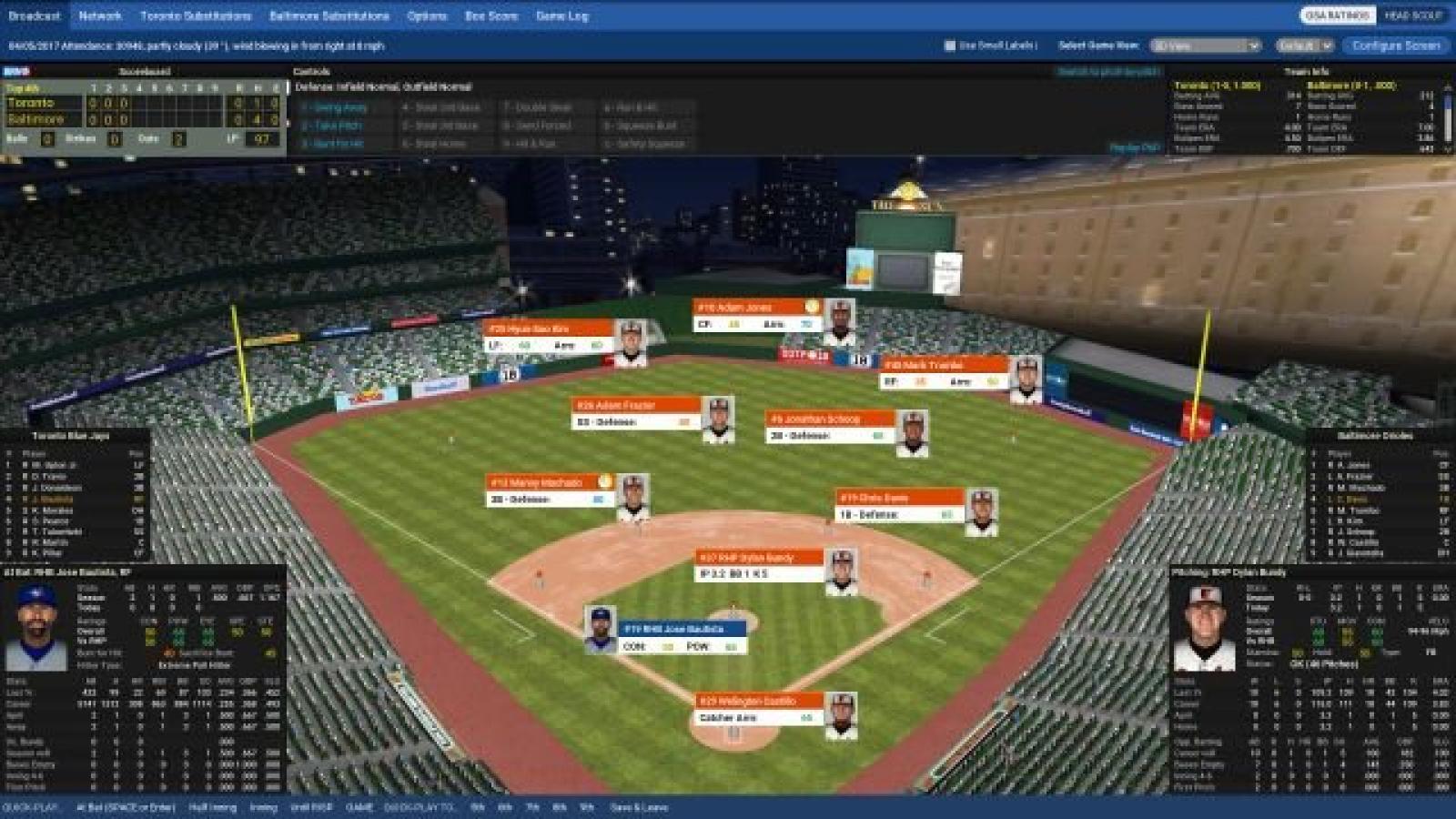
Task: Open the game view dropdown
Action: pyautogui.click(x=1205, y=45)
